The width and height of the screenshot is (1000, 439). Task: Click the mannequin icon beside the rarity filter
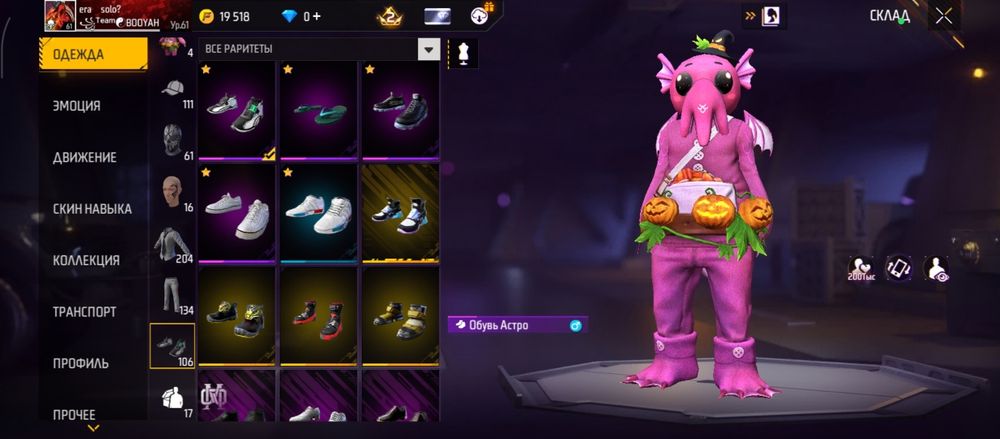click(463, 51)
